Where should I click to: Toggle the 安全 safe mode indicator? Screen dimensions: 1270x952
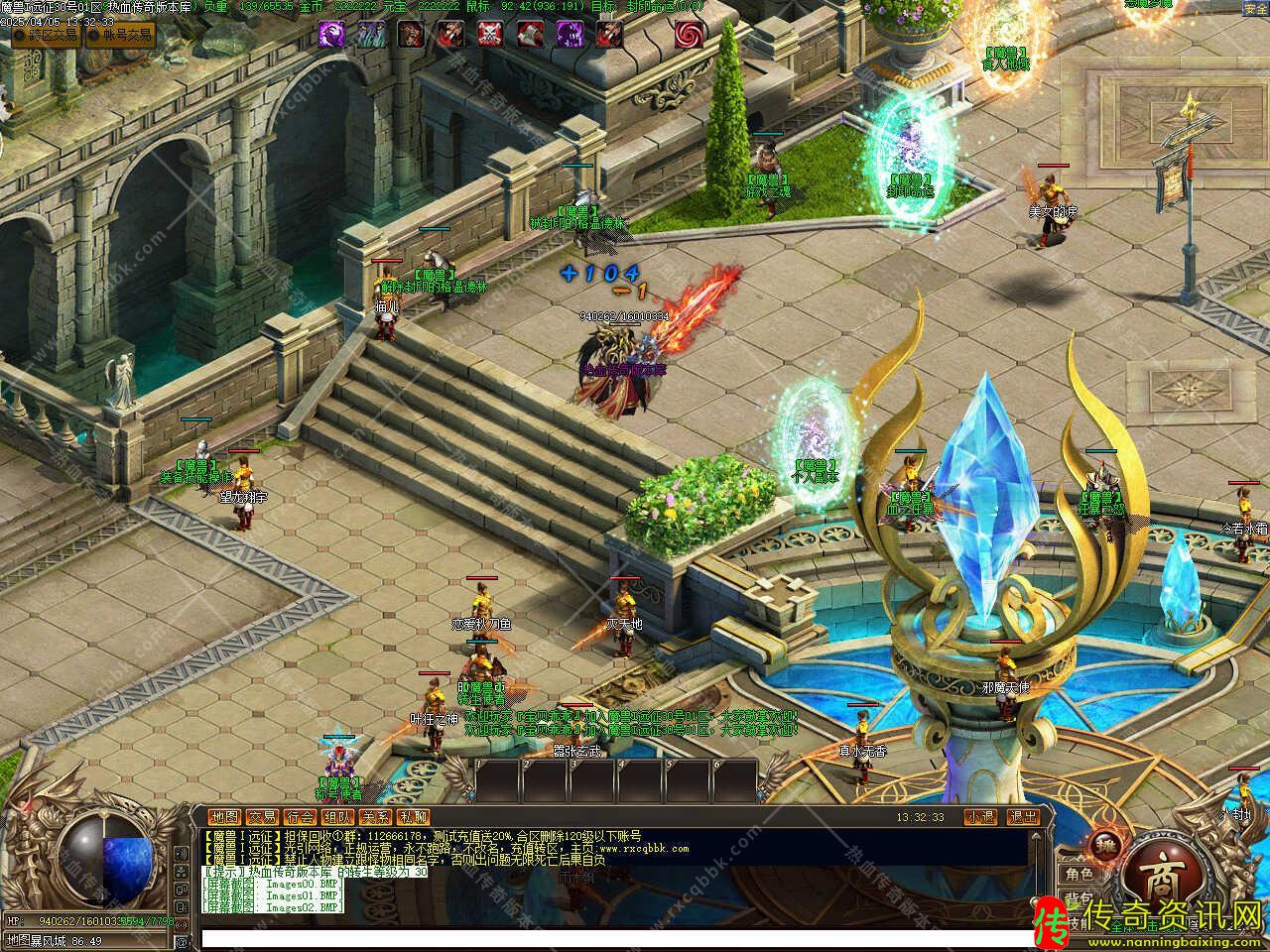click(1255, 9)
